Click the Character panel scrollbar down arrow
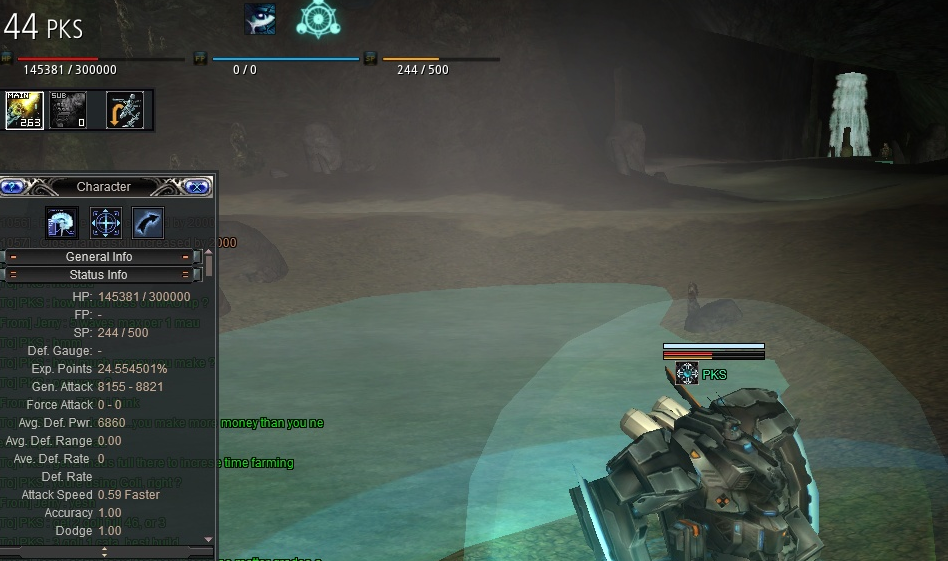 209,539
